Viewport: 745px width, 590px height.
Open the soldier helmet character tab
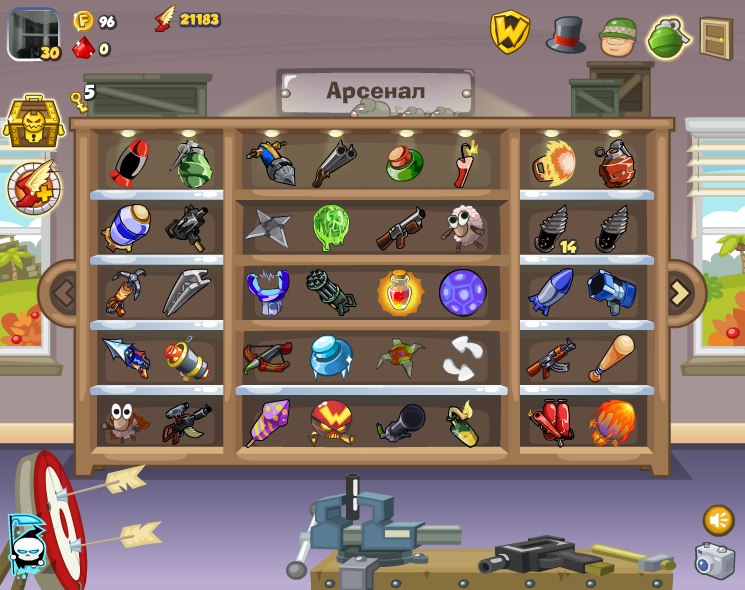[x=617, y=37]
